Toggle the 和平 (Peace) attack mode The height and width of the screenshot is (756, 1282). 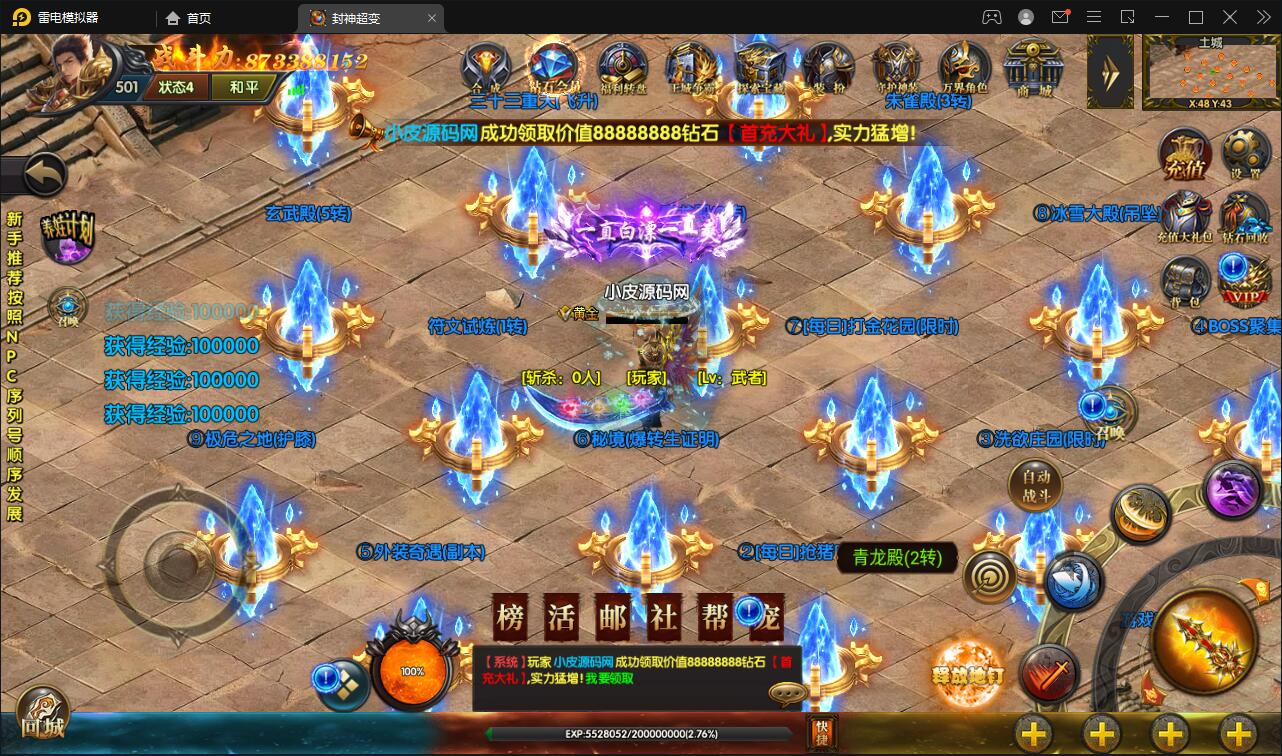click(x=242, y=87)
